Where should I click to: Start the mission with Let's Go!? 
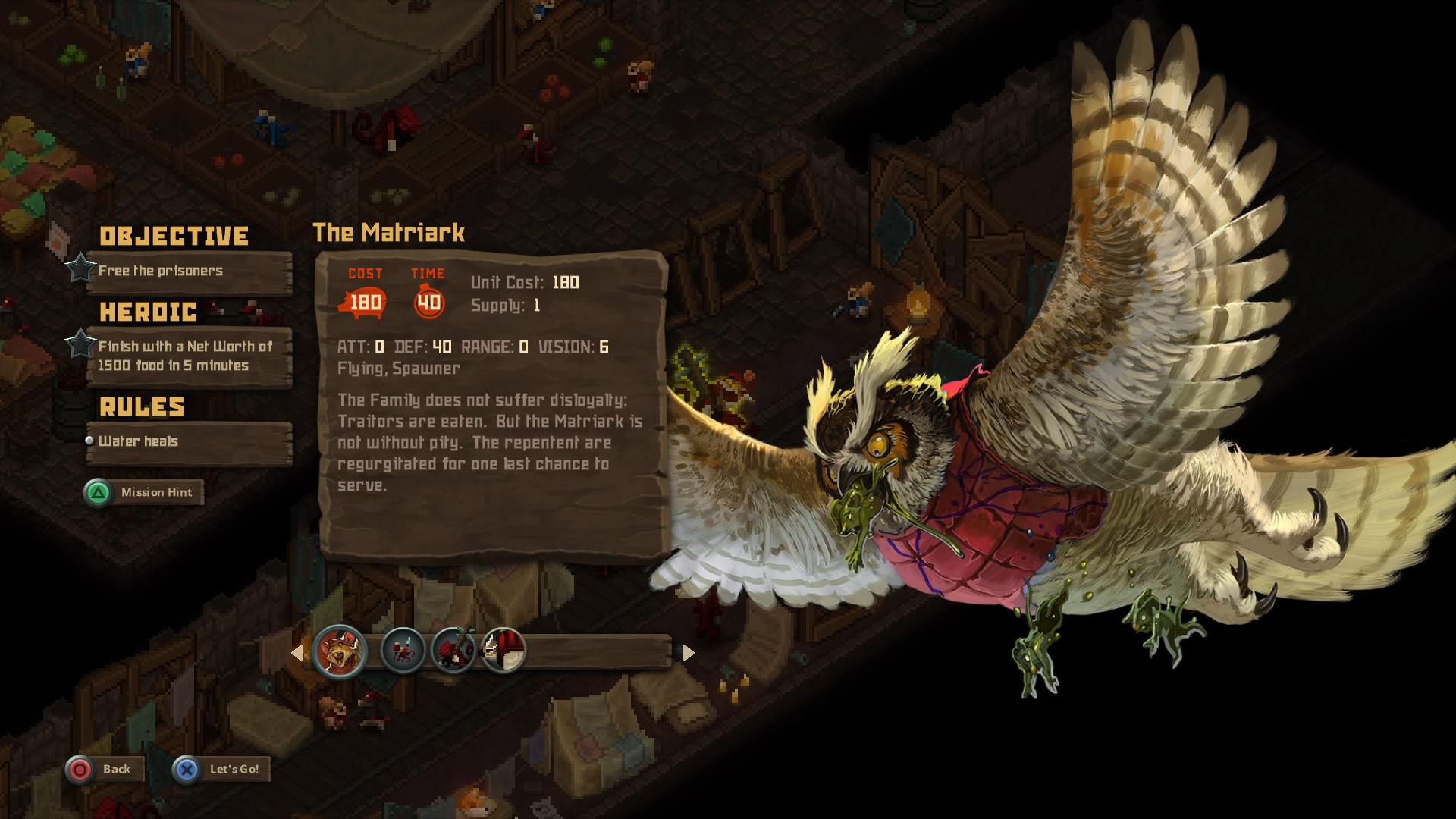pyautogui.click(x=221, y=769)
